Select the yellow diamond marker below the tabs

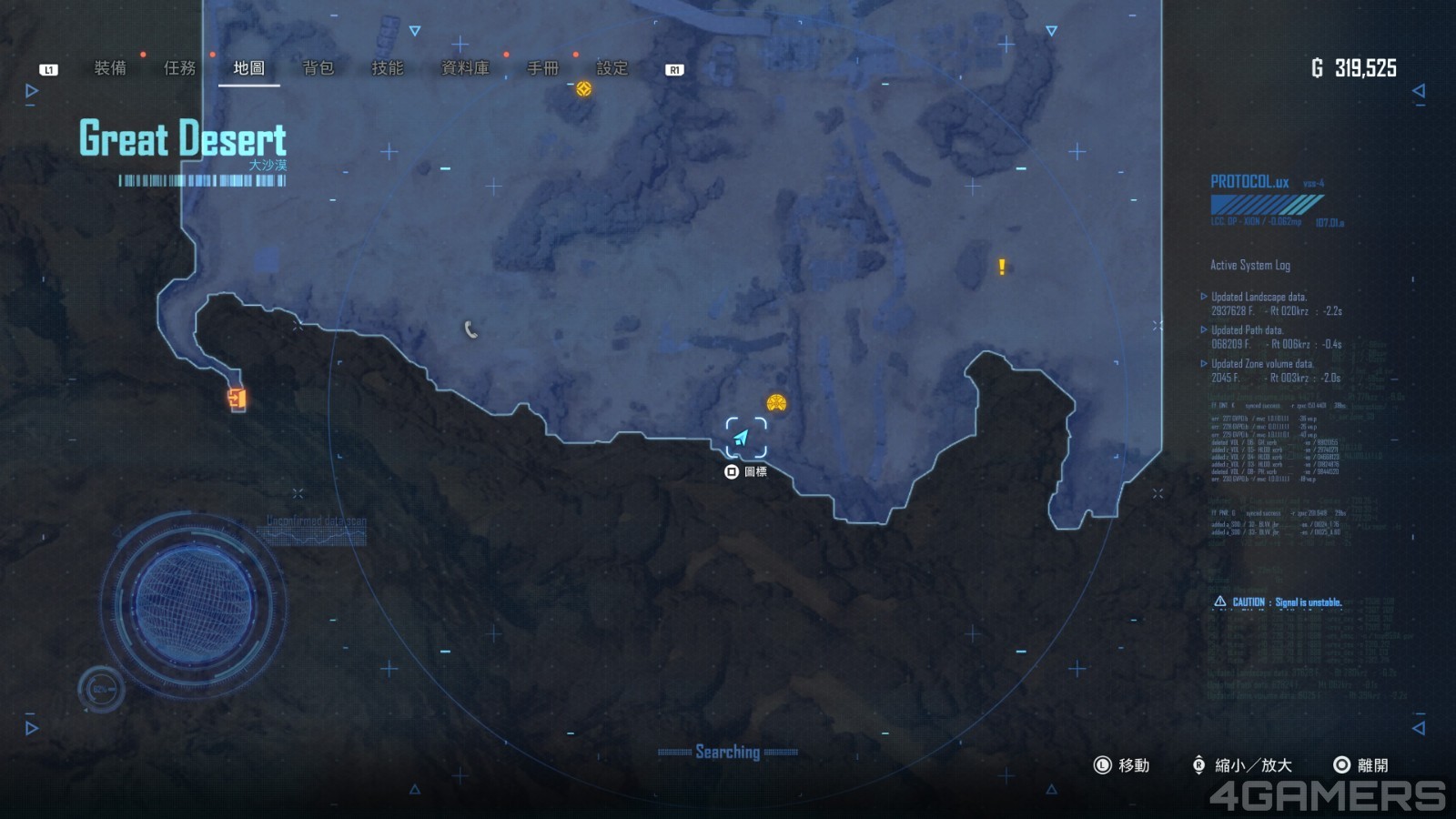(584, 88)
